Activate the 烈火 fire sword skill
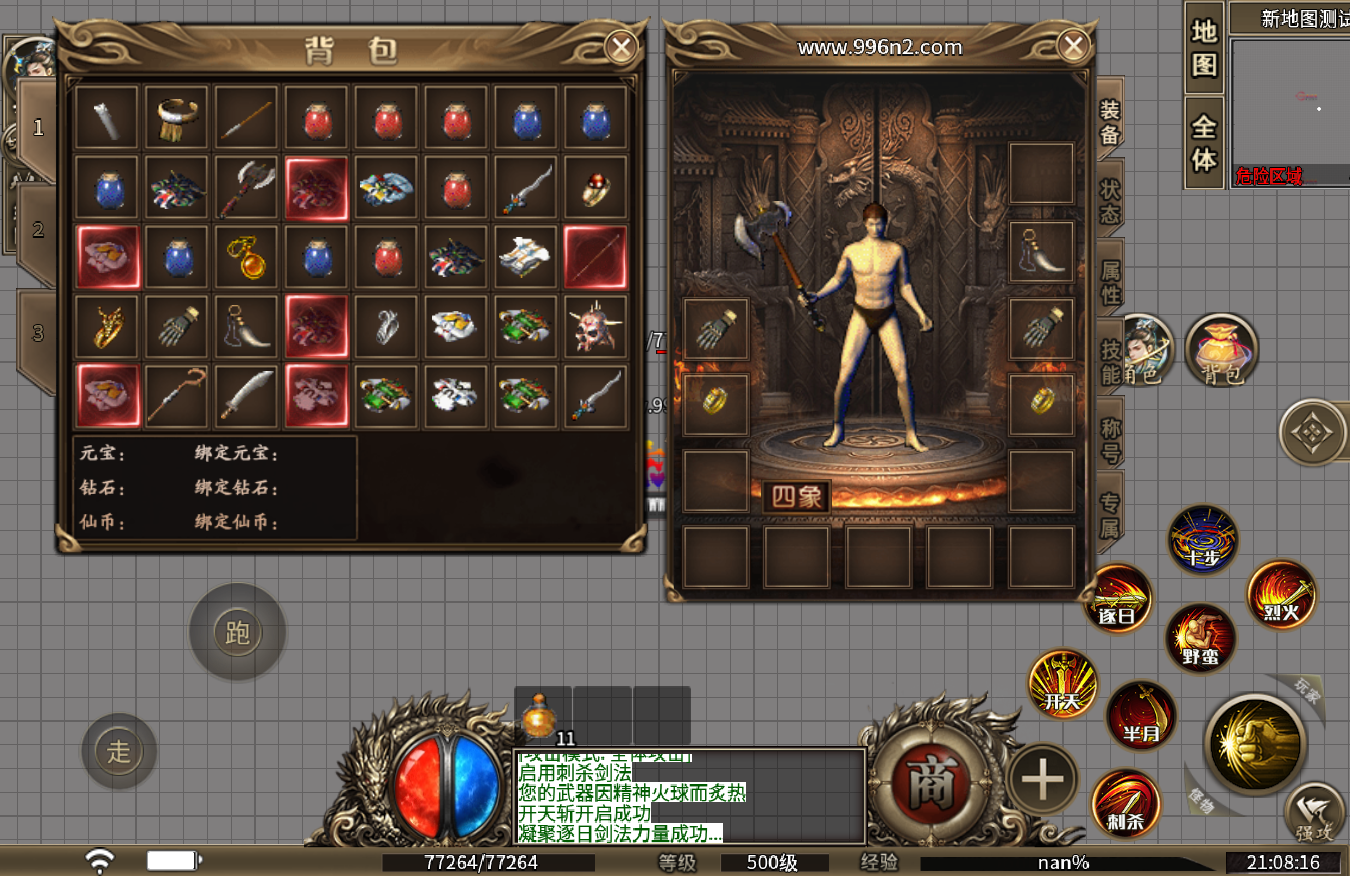 point(1281,596)
